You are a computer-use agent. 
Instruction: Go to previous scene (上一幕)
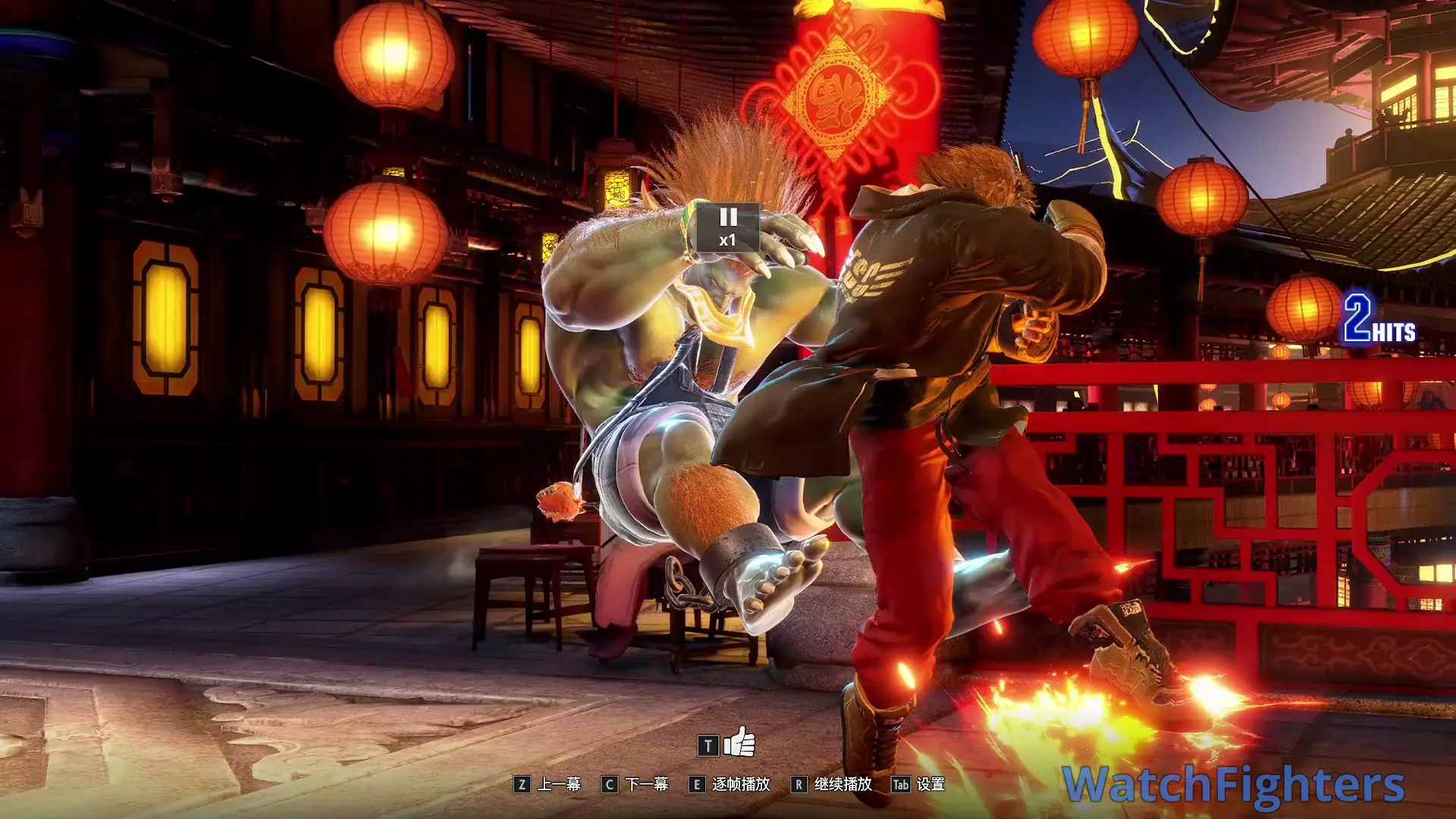548,784
